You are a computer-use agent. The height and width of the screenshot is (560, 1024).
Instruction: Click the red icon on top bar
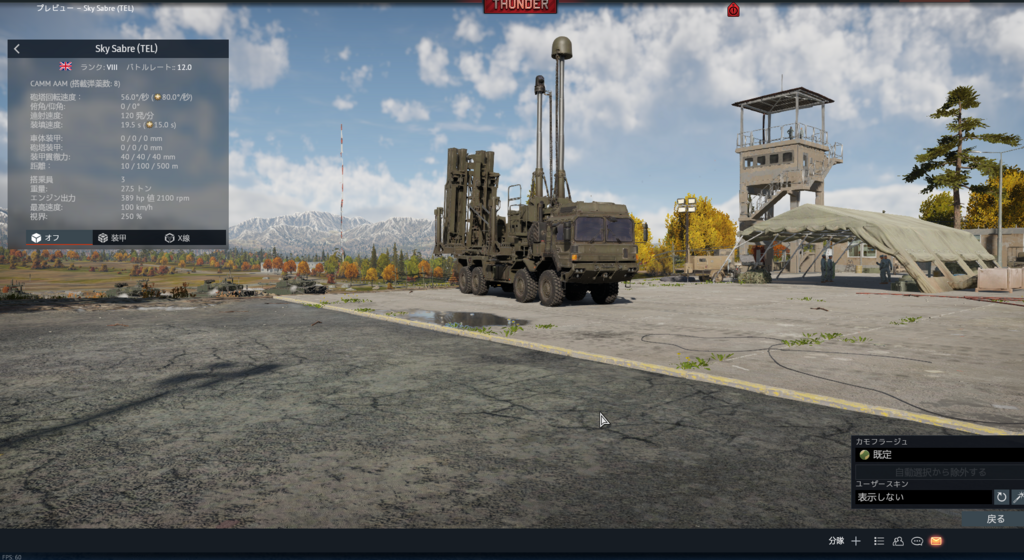coord(733,10)
